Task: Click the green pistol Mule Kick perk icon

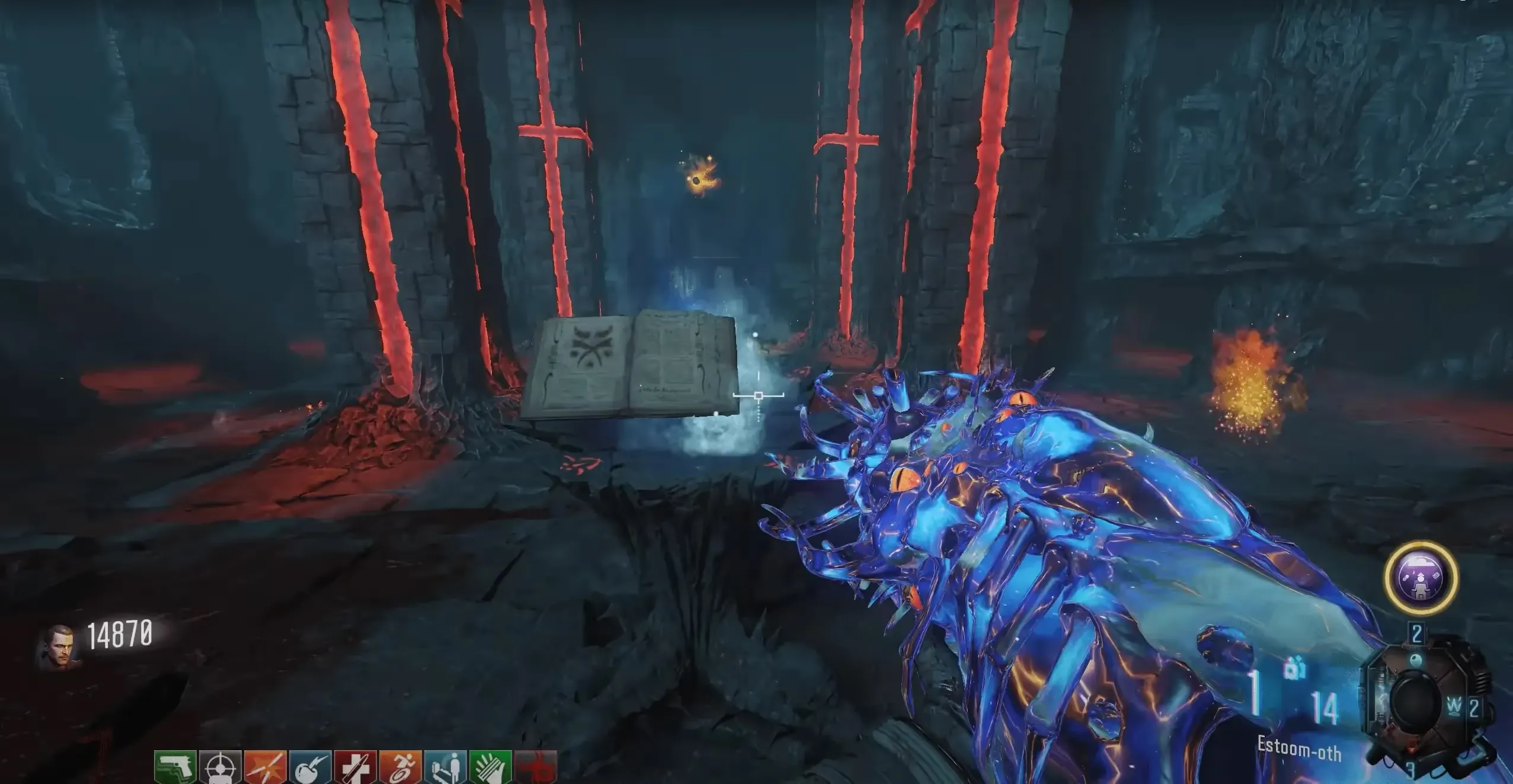Action: tap(176, 767)
